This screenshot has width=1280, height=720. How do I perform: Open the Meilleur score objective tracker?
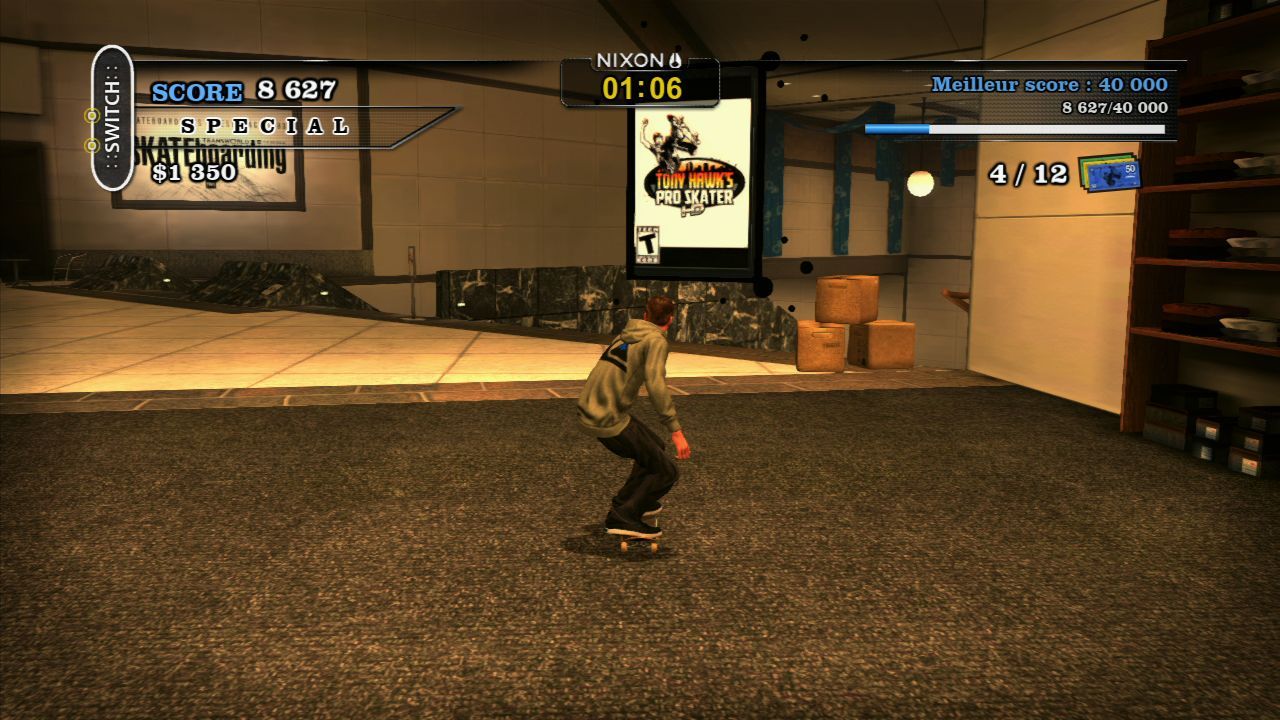coord(1048,85)
